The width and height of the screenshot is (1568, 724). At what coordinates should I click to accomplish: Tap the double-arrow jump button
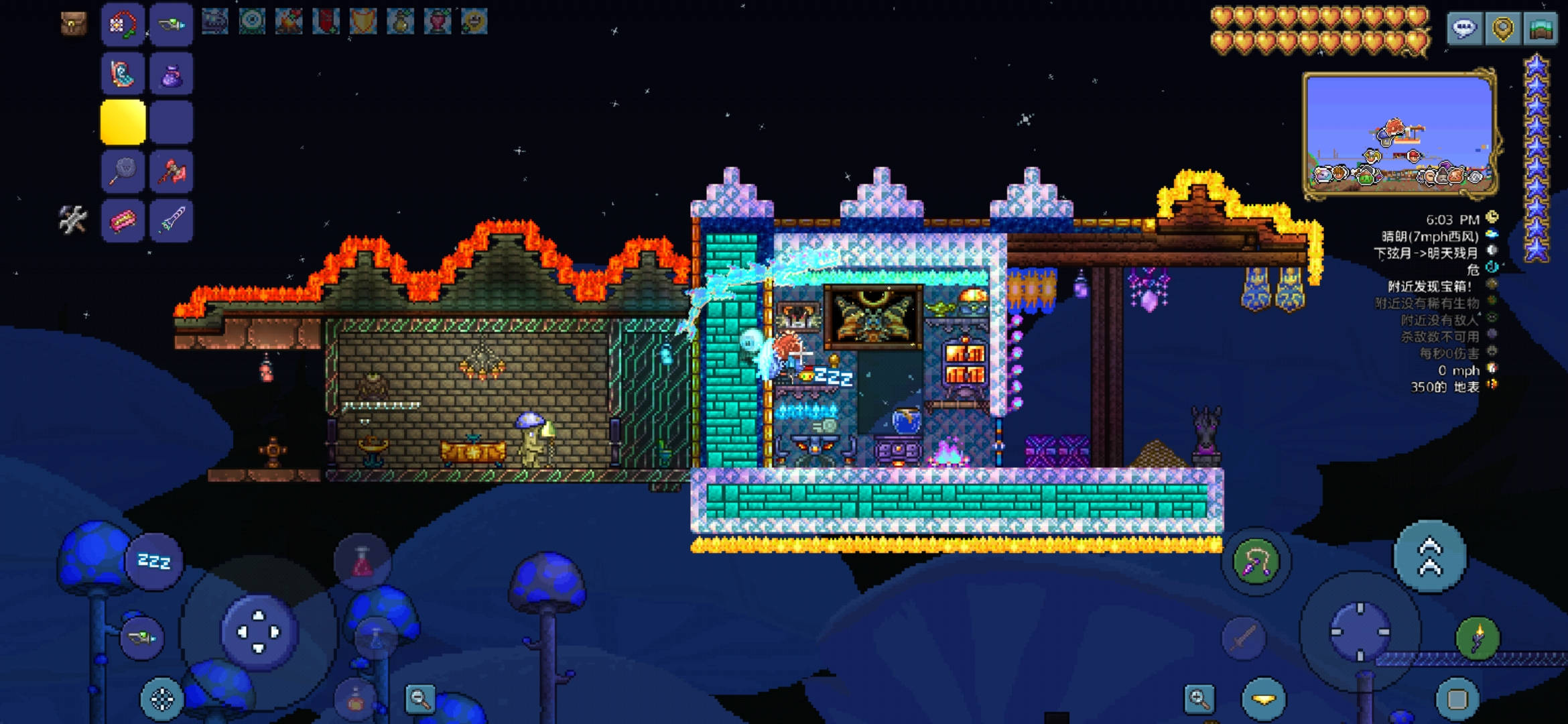pyautogui.click(x=1429, y=556)
